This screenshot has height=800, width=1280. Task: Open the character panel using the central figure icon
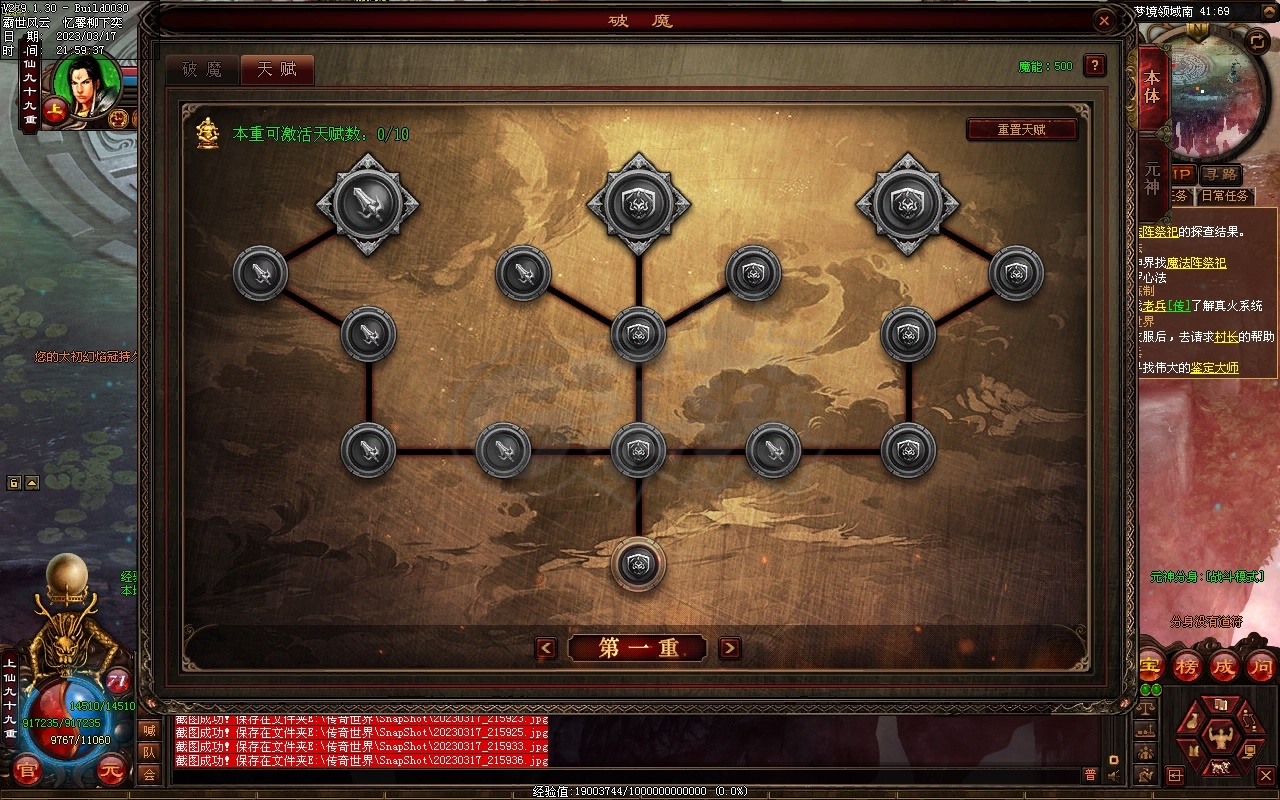coord(1222,740)
